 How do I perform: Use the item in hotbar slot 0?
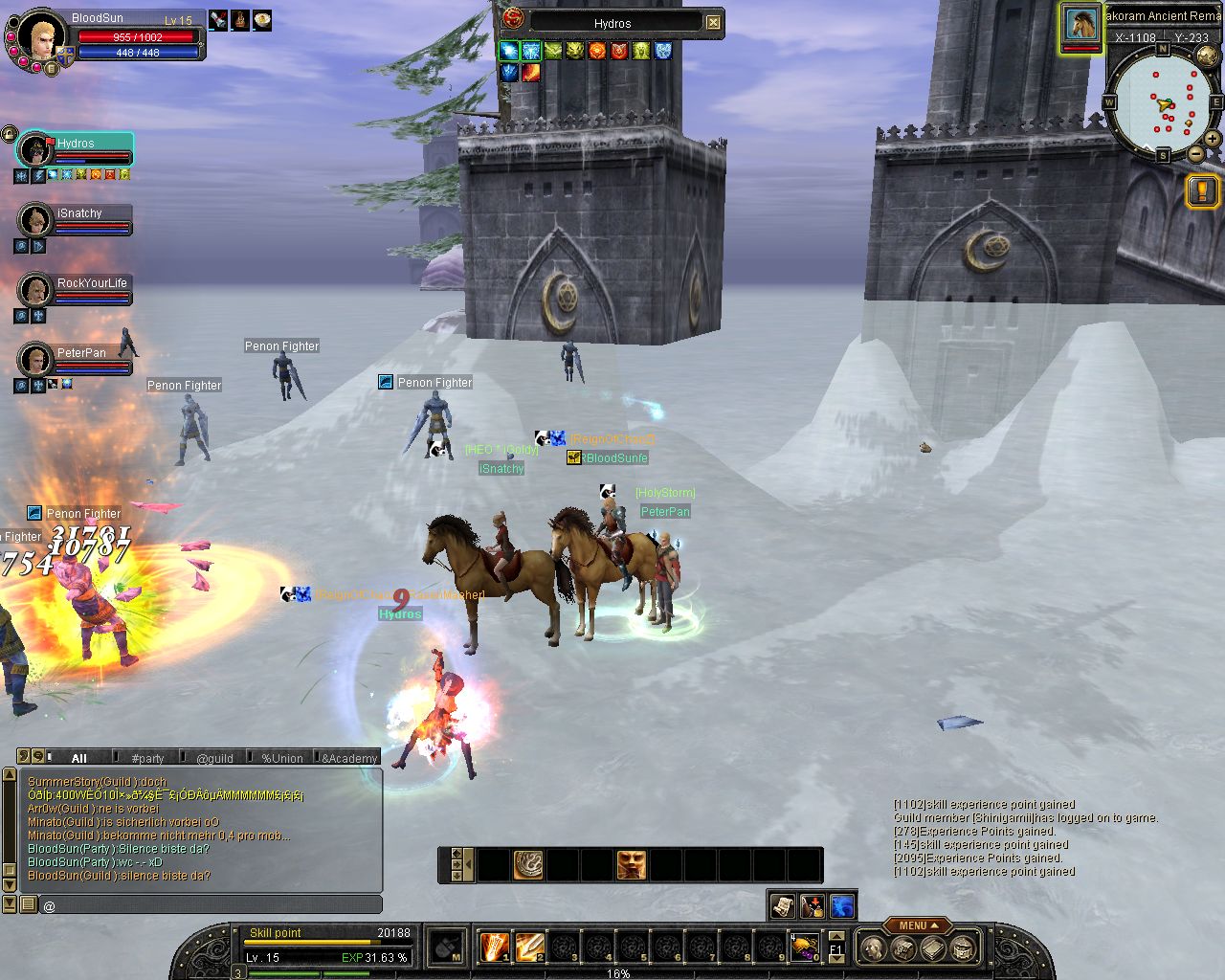click(804, 947)
